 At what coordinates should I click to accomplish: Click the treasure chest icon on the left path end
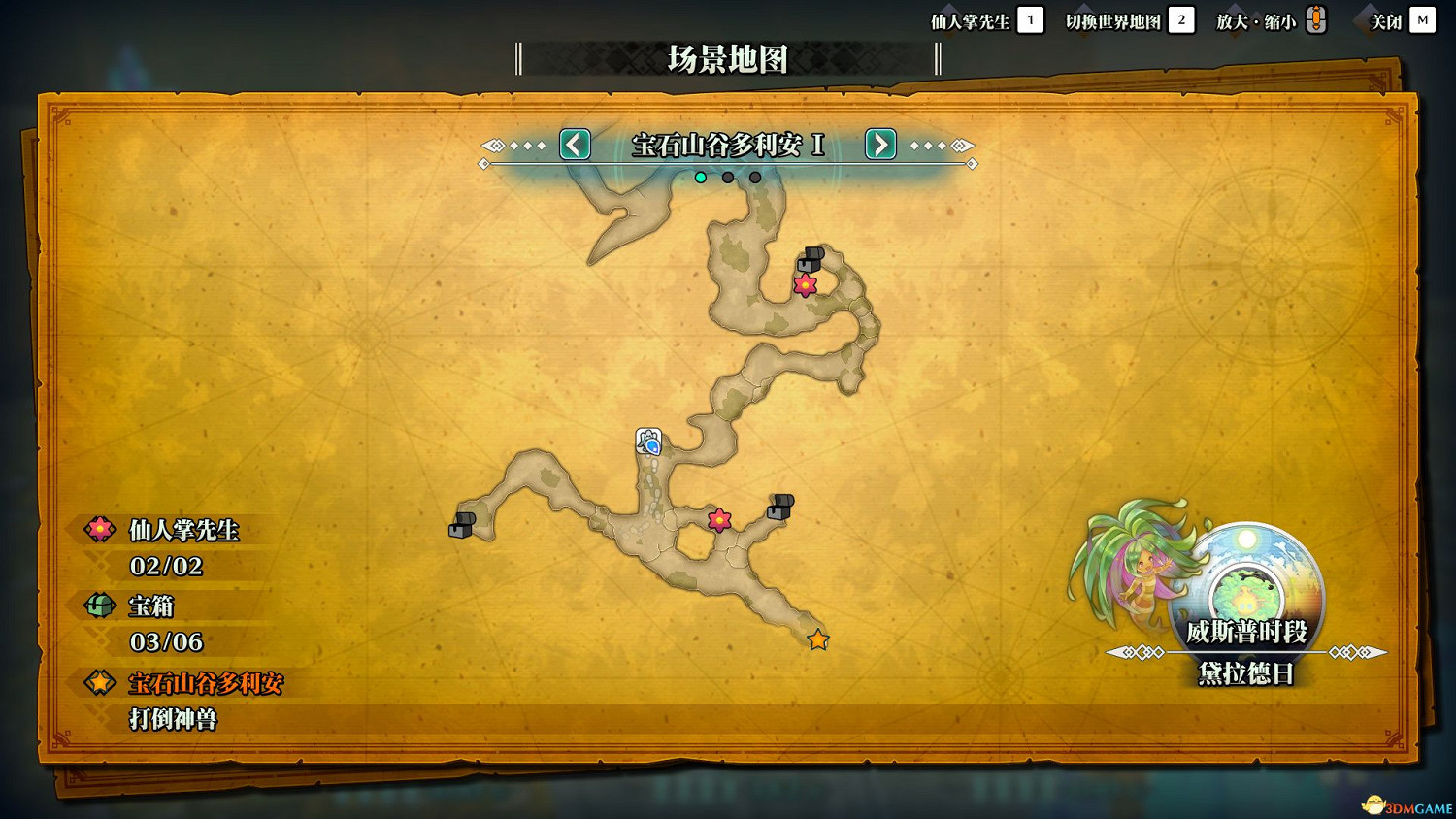click(461, 527)
